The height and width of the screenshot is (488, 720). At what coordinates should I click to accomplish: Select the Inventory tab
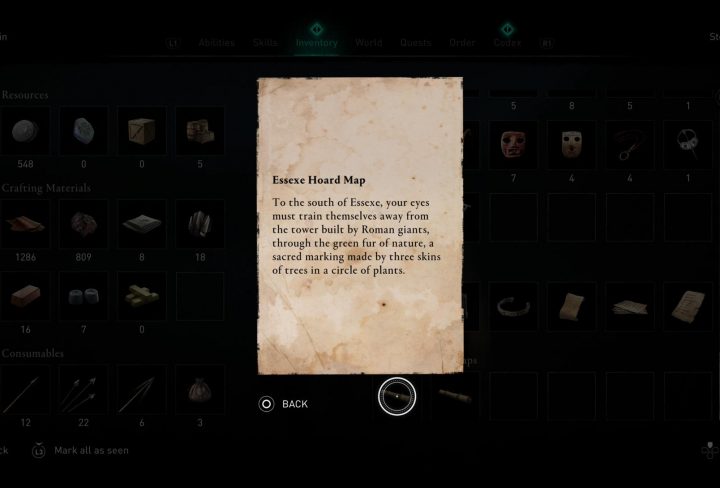click(316, 43)
